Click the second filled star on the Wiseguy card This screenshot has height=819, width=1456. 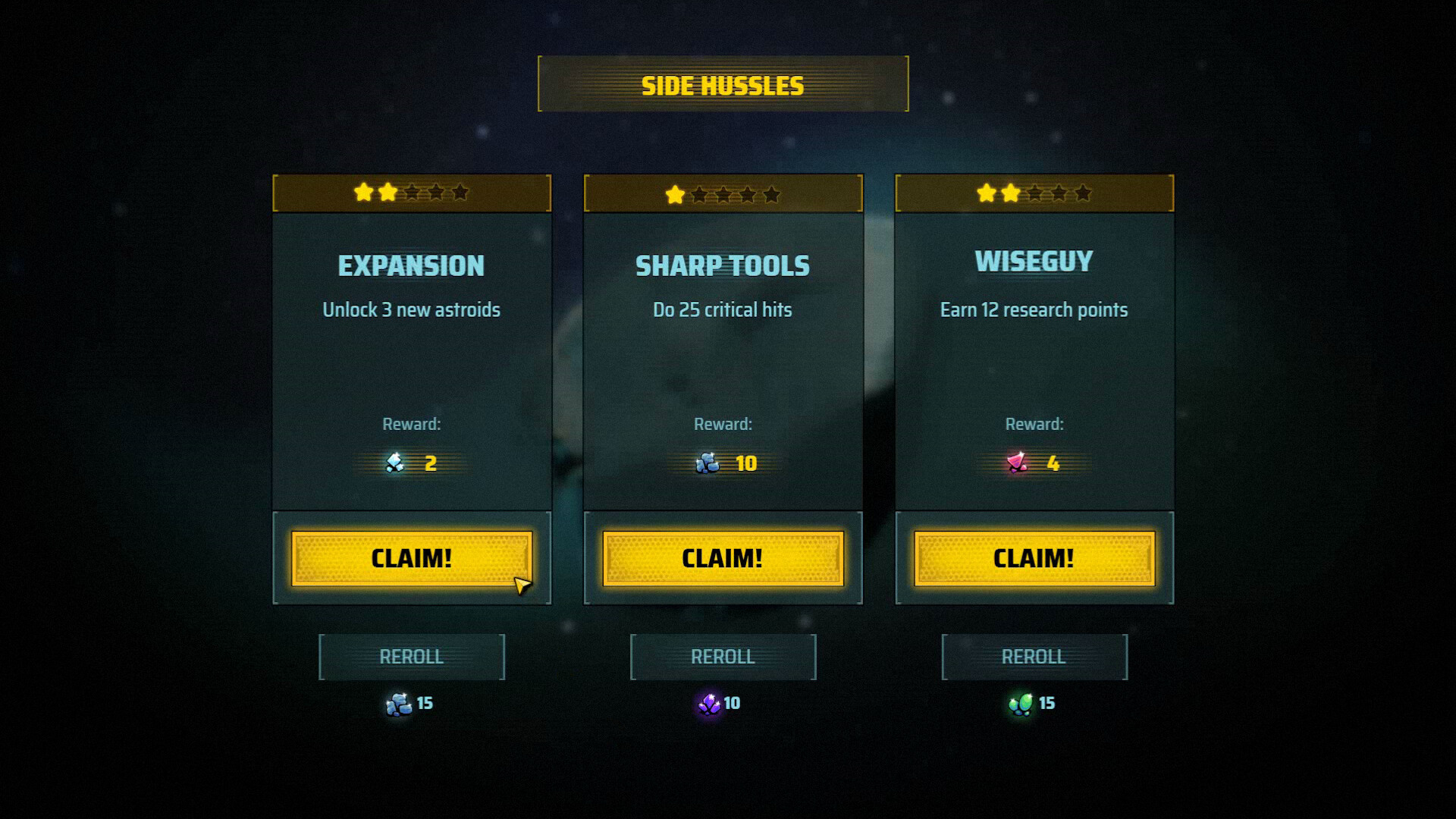click(x=1009, y=194)
